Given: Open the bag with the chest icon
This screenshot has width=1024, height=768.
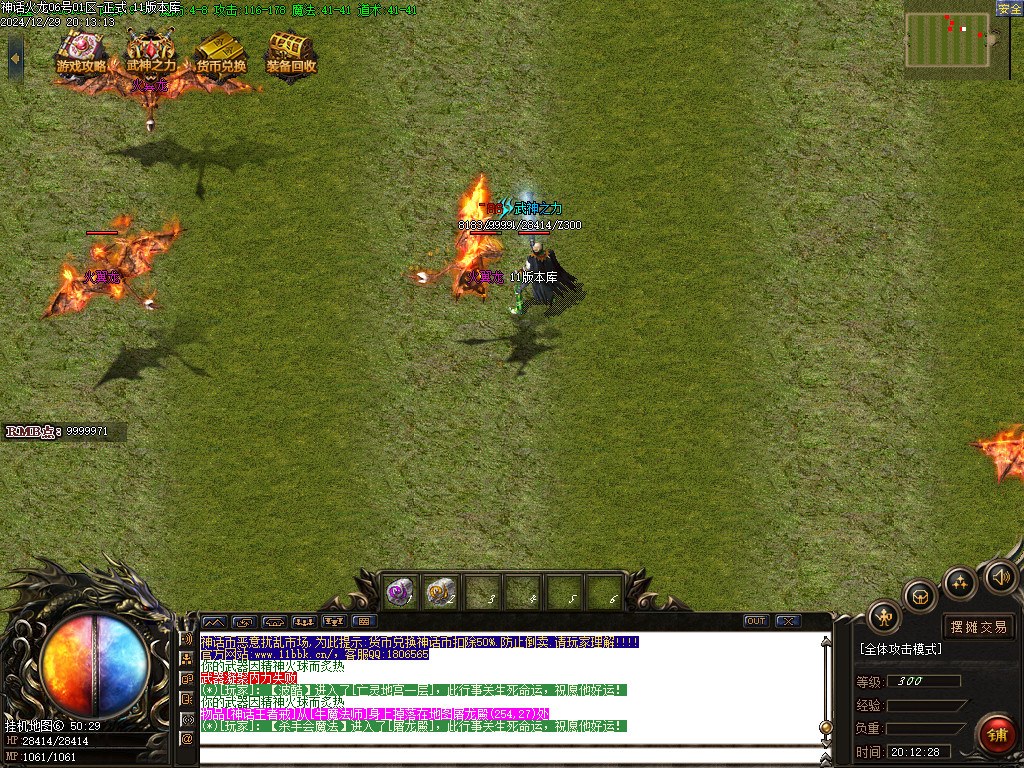Looking at the screenshot, I should pos(920,596).
